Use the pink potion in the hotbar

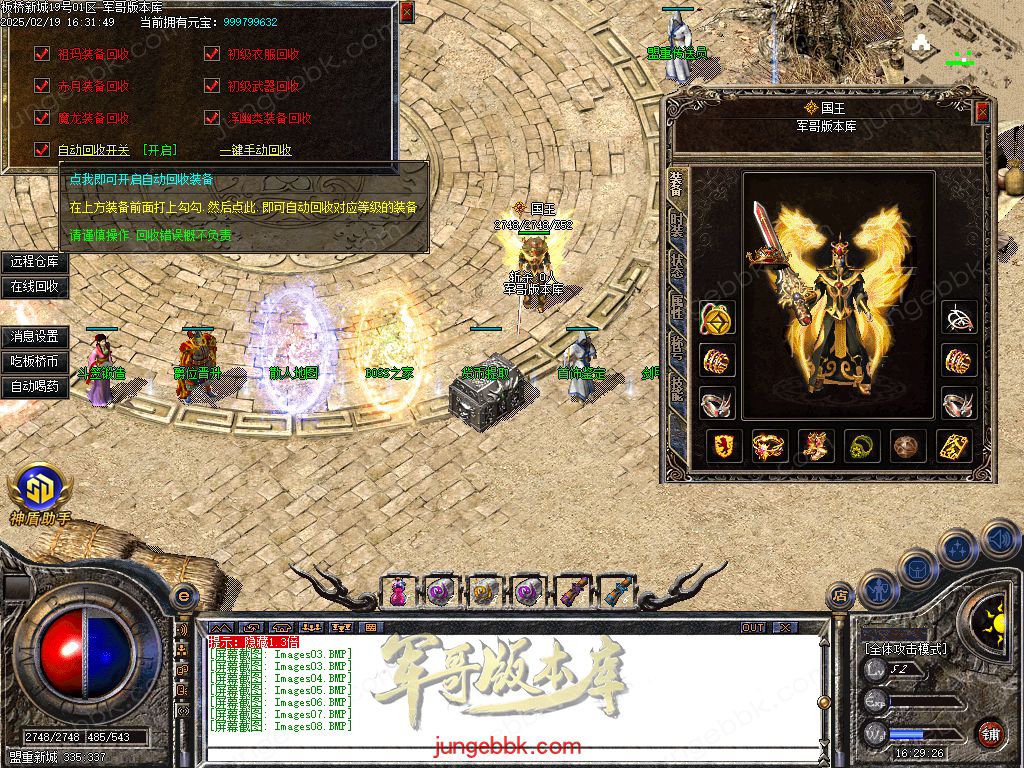click(x=398, y=591)
